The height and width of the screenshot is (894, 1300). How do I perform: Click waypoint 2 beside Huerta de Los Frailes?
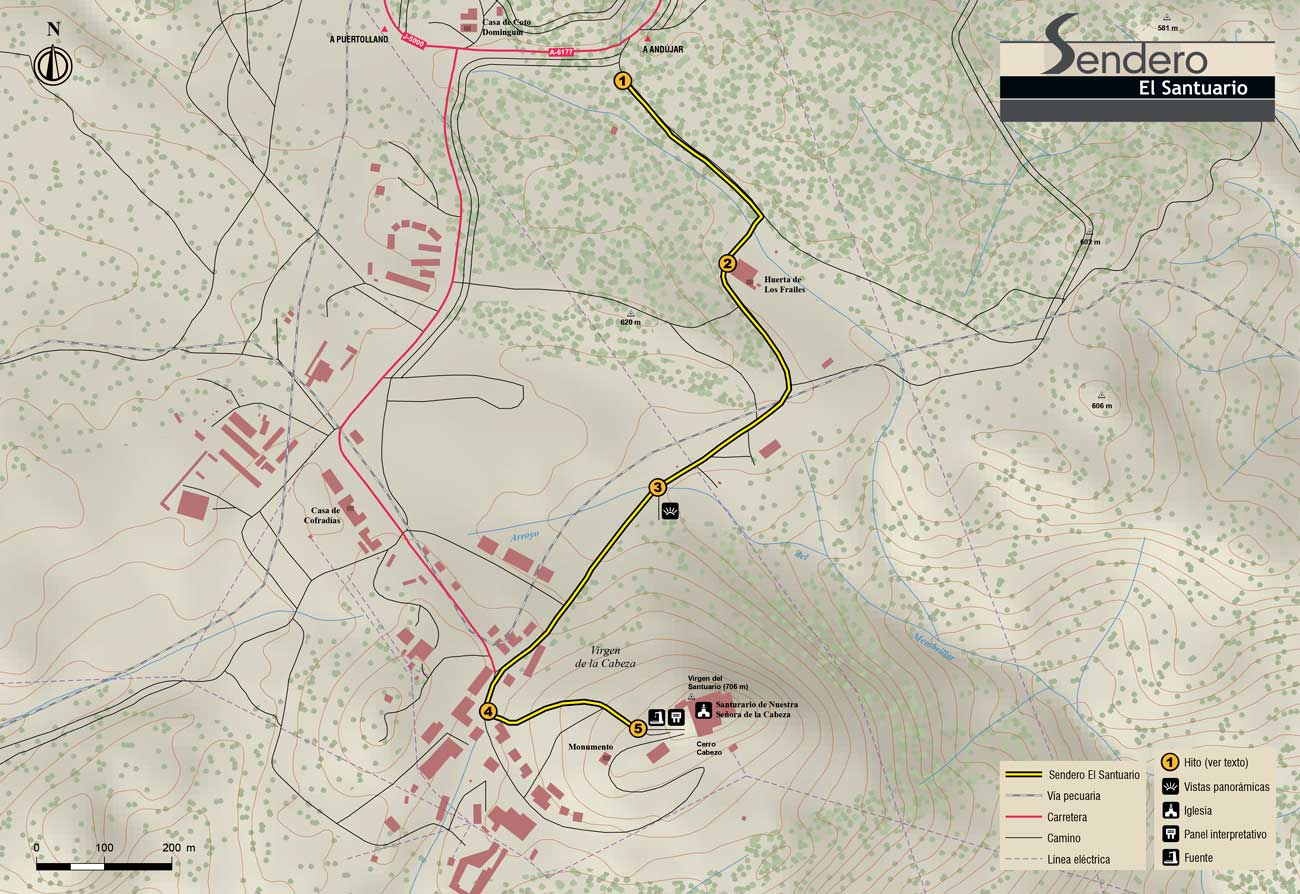pos(728,264)
